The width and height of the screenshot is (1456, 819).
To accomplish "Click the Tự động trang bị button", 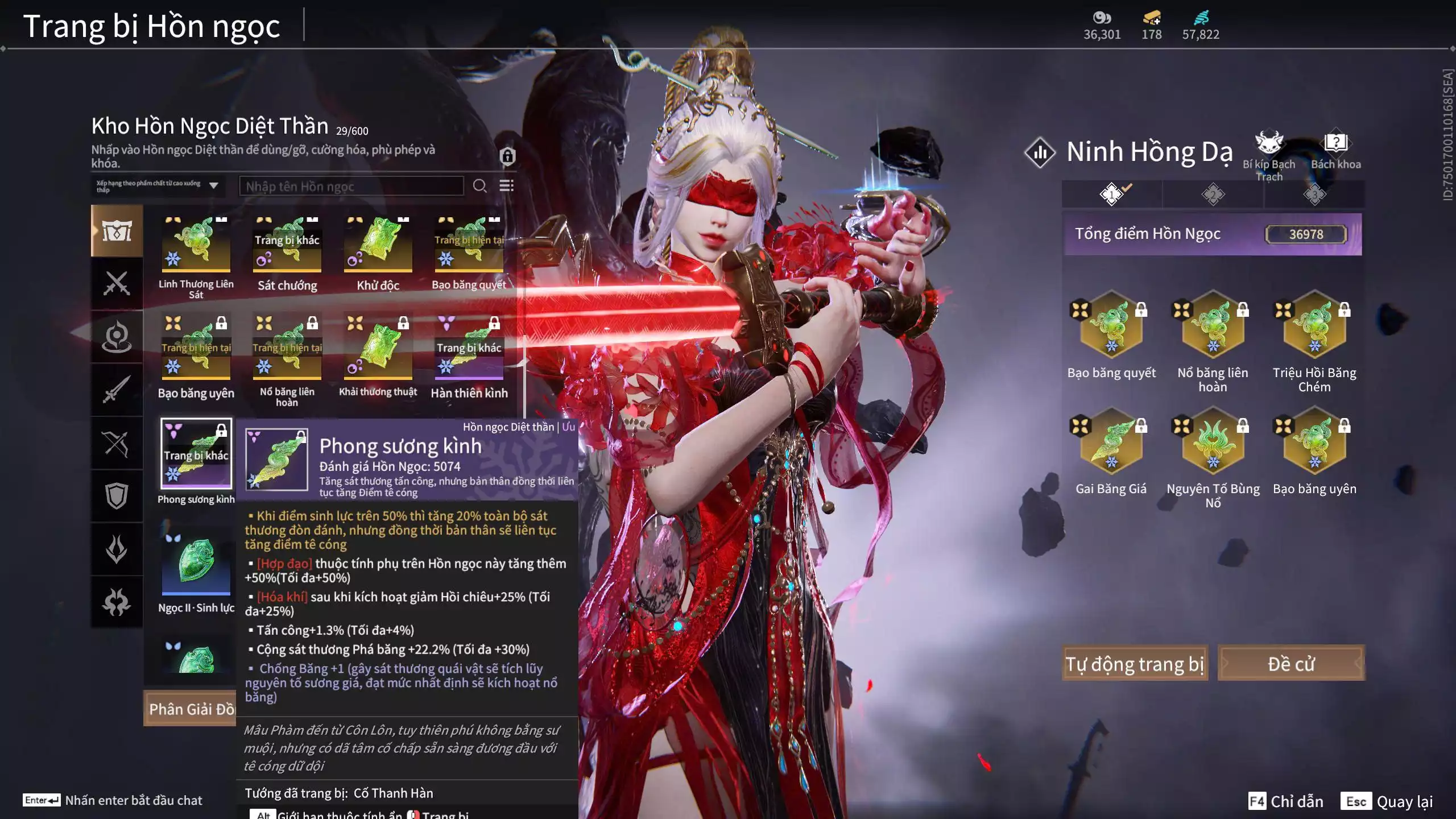I will 1134,664.
